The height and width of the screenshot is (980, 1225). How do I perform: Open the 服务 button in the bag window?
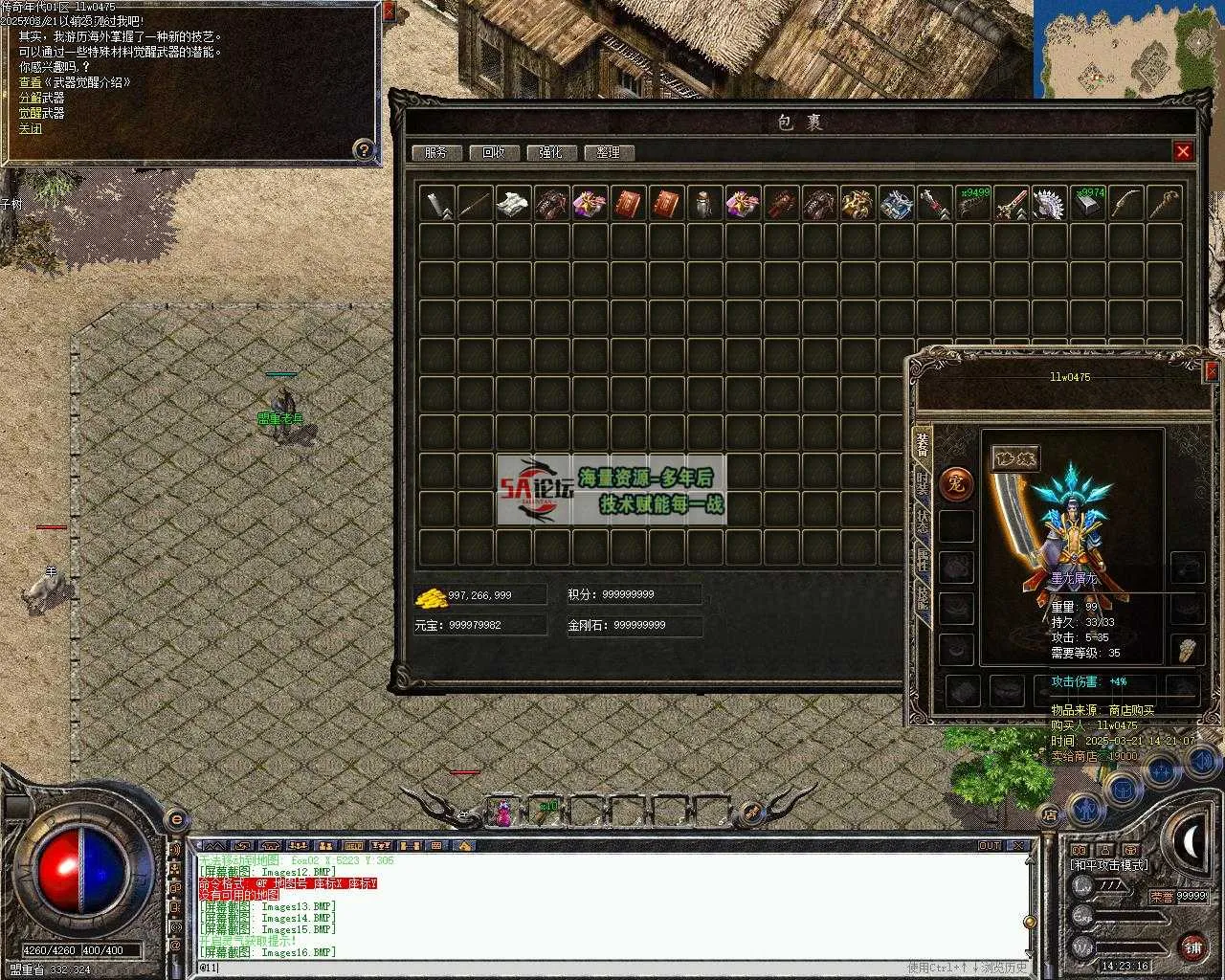[436, 152]
